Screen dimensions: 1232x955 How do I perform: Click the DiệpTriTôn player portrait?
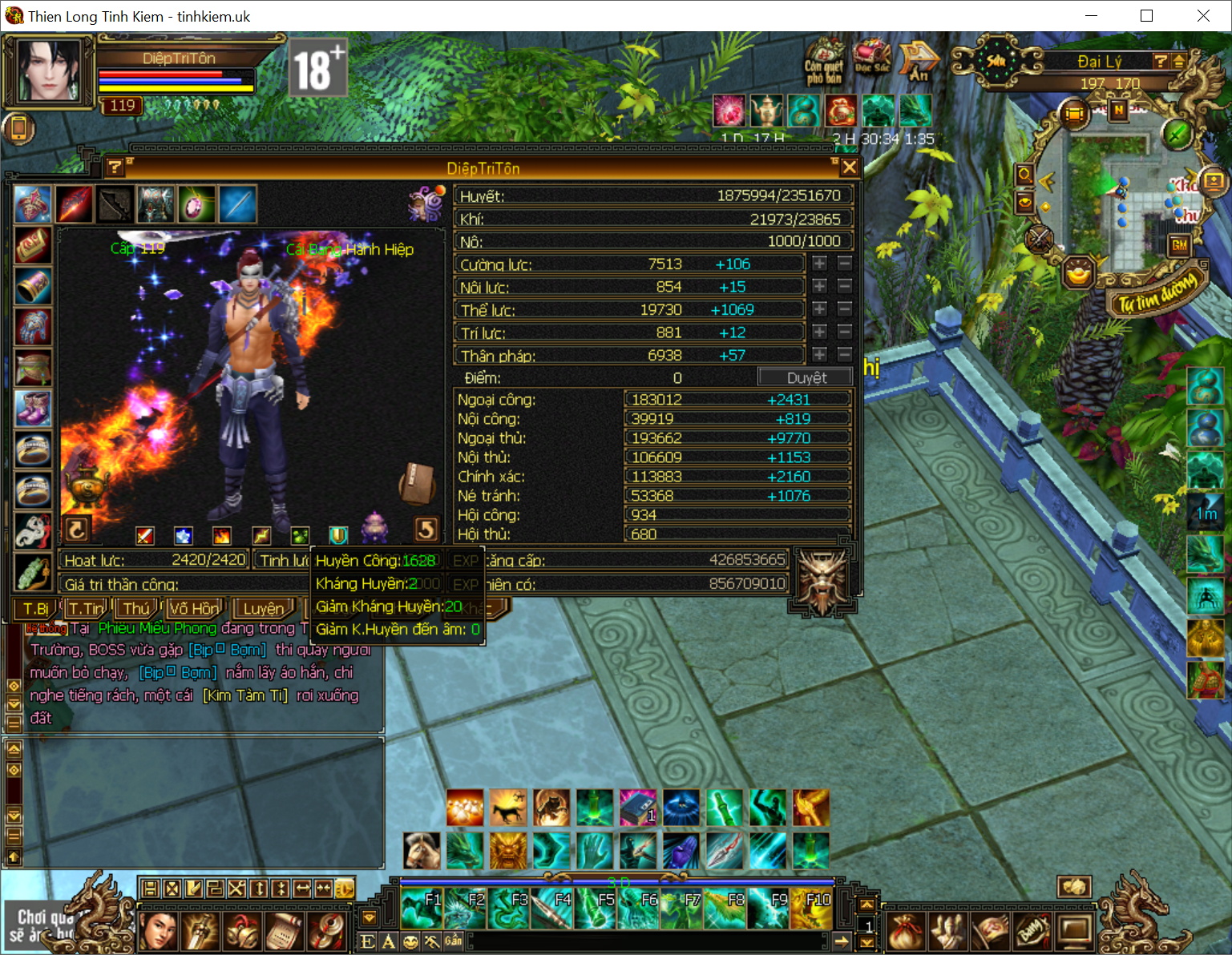(50, 70)
